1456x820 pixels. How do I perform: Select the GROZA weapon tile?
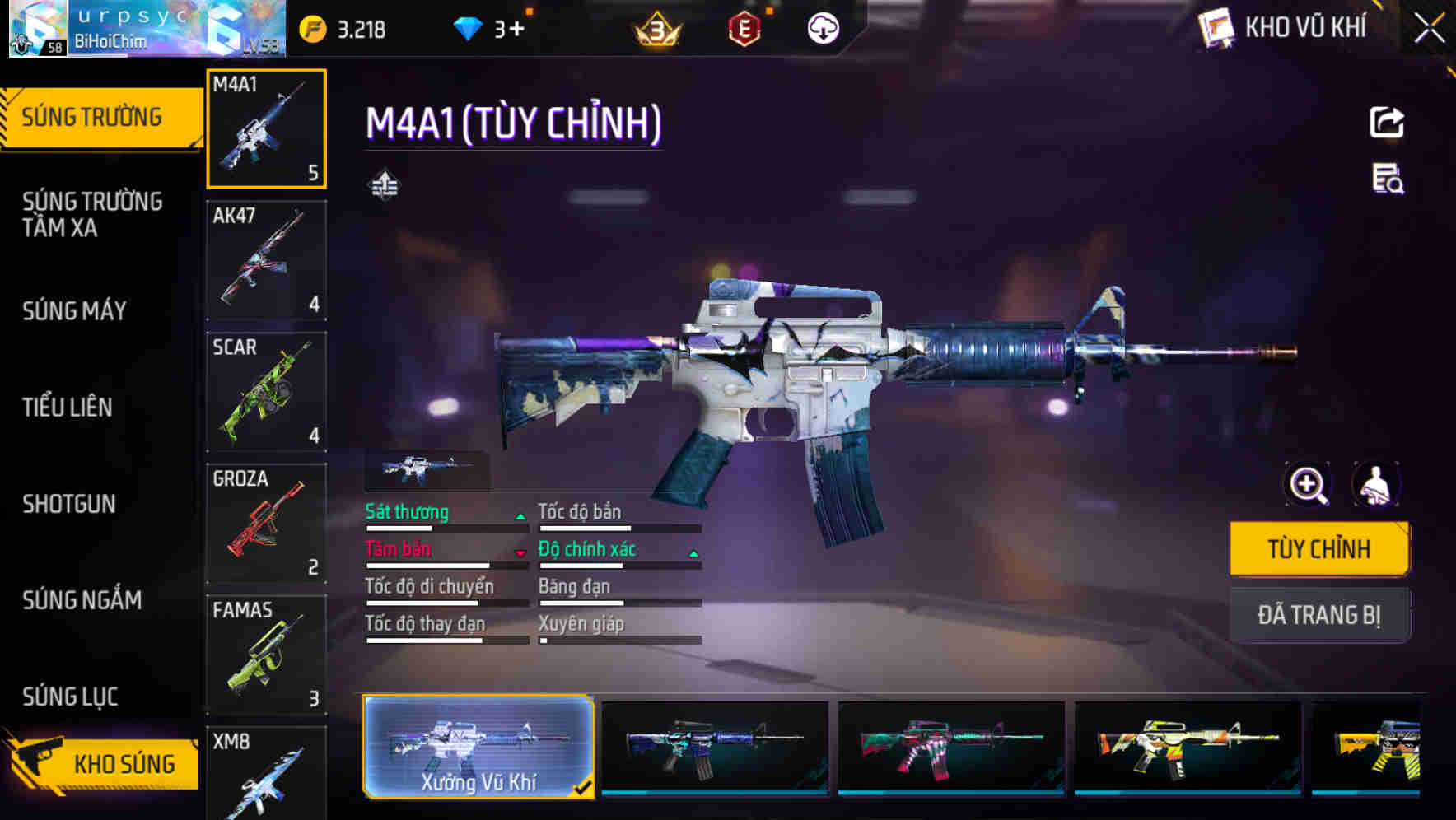point(266,524)
